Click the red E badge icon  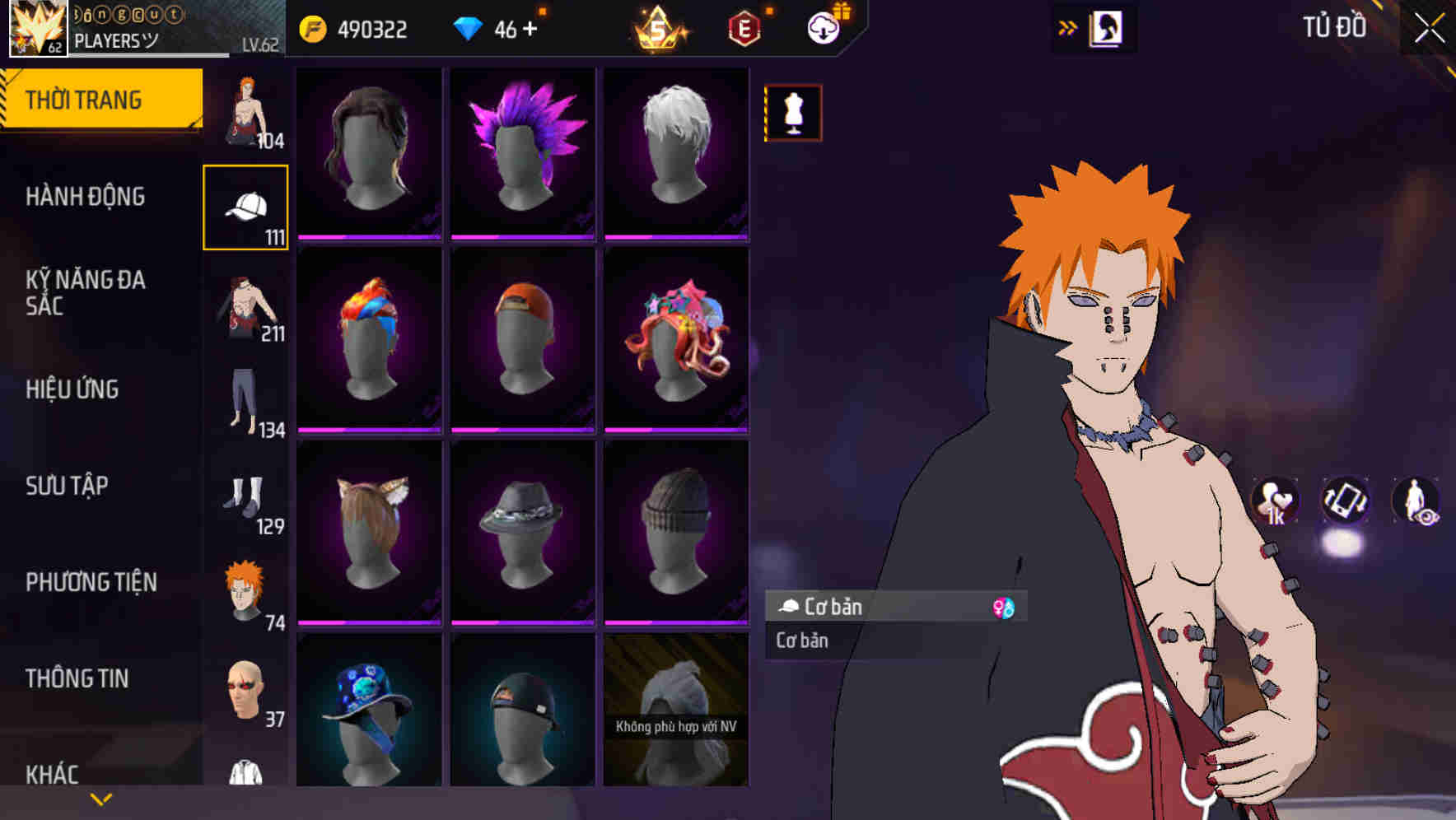tap(741, 27)
